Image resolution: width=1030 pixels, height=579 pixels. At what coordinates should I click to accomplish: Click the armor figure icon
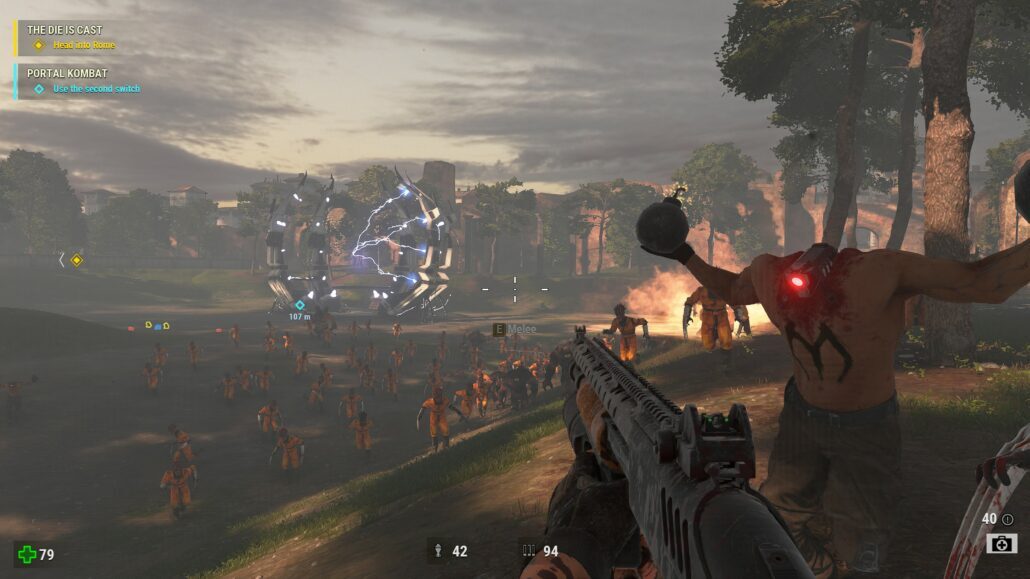[x=437, y=551]
